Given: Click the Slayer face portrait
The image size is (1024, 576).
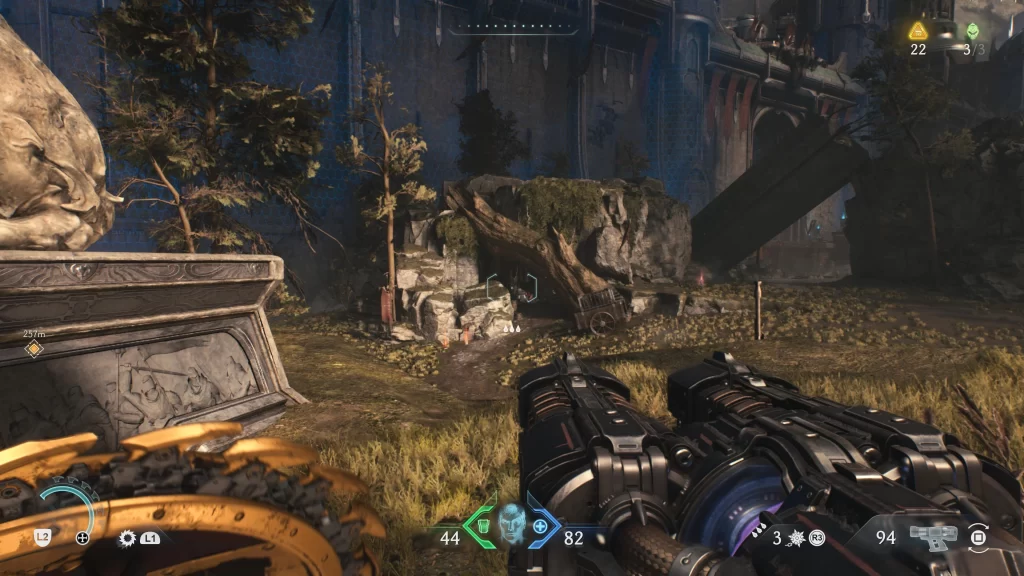Looking at the screenshot, I should pyautogui.click(x=511, y=522).
